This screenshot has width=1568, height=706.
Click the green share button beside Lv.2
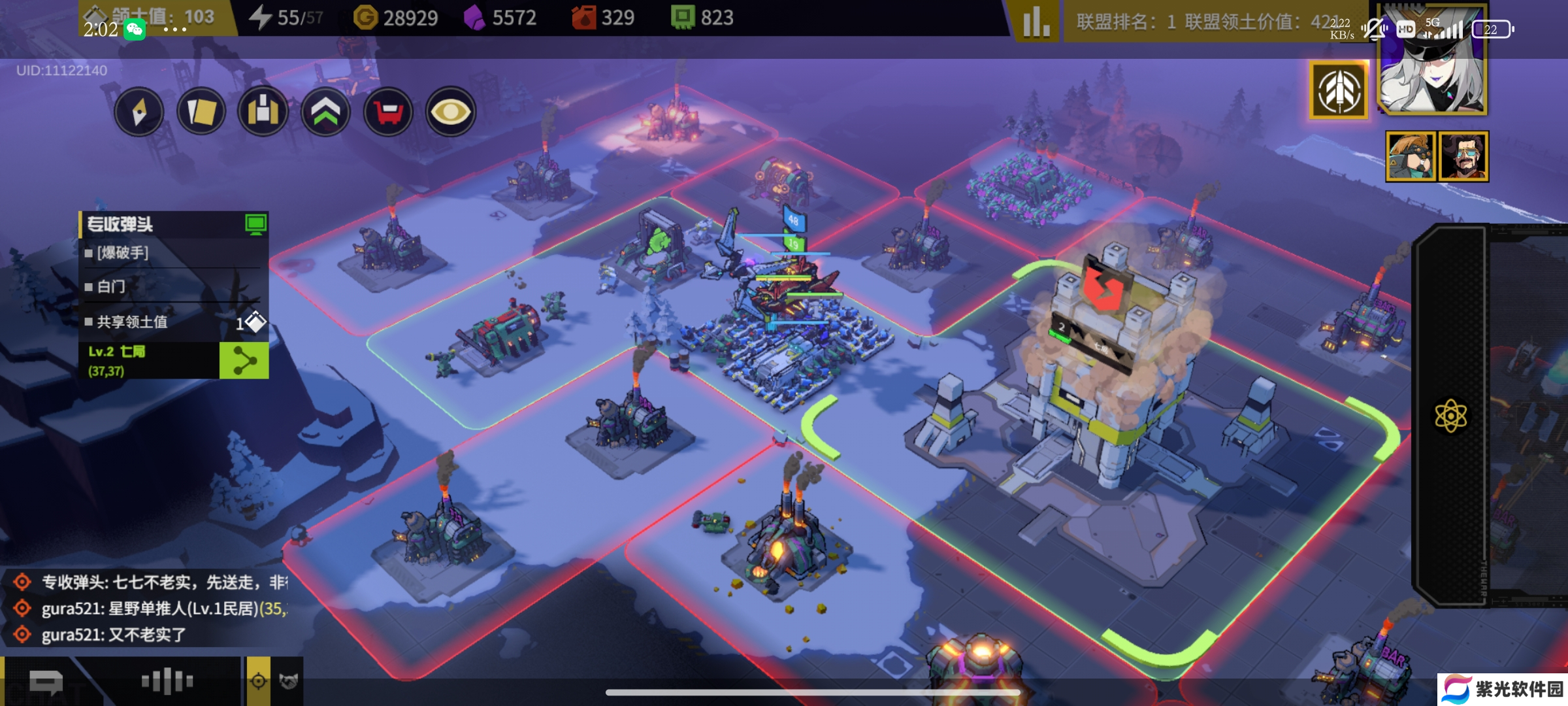point(244,361)
